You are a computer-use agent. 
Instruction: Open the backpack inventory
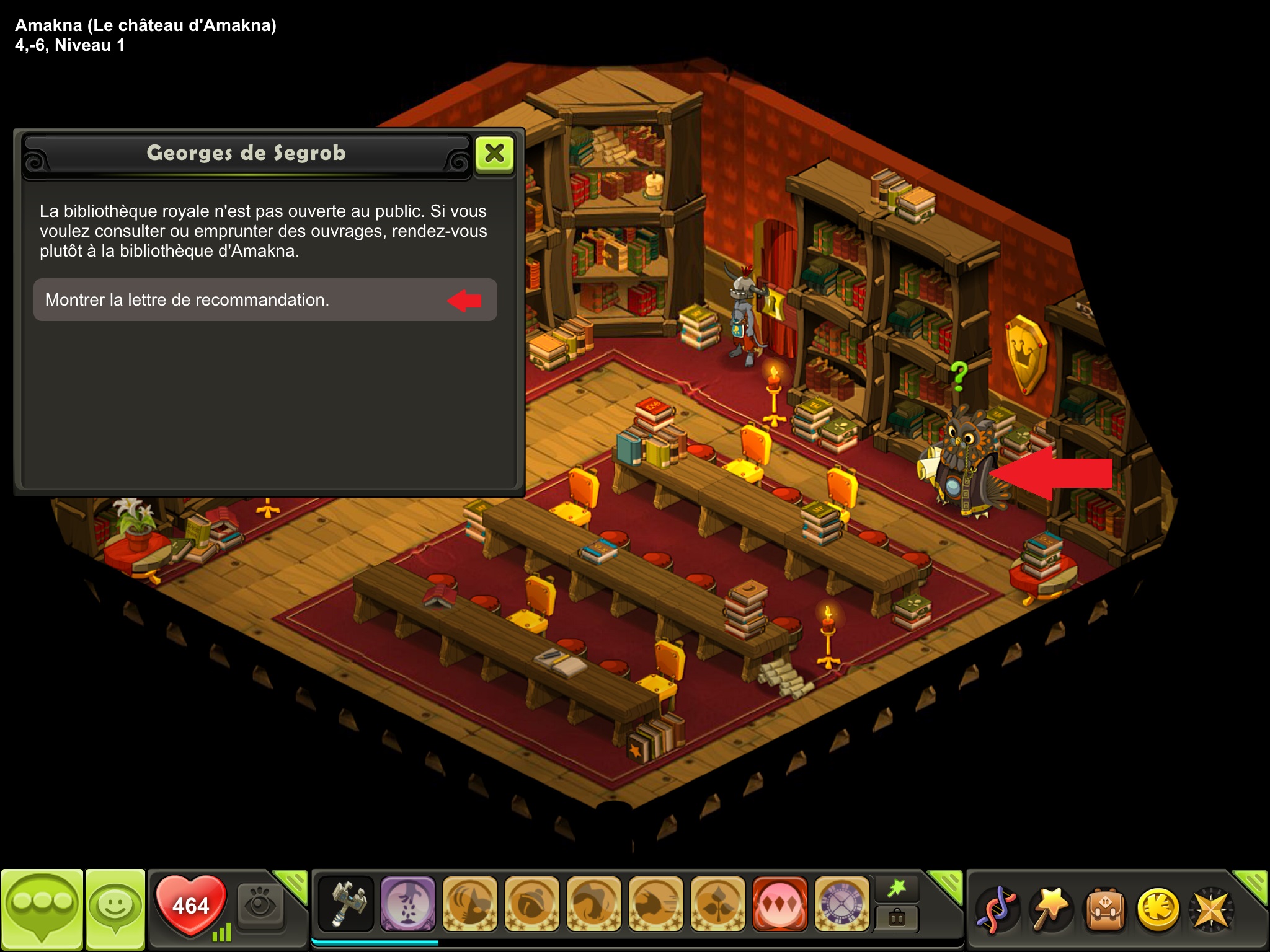point(1104,910)
